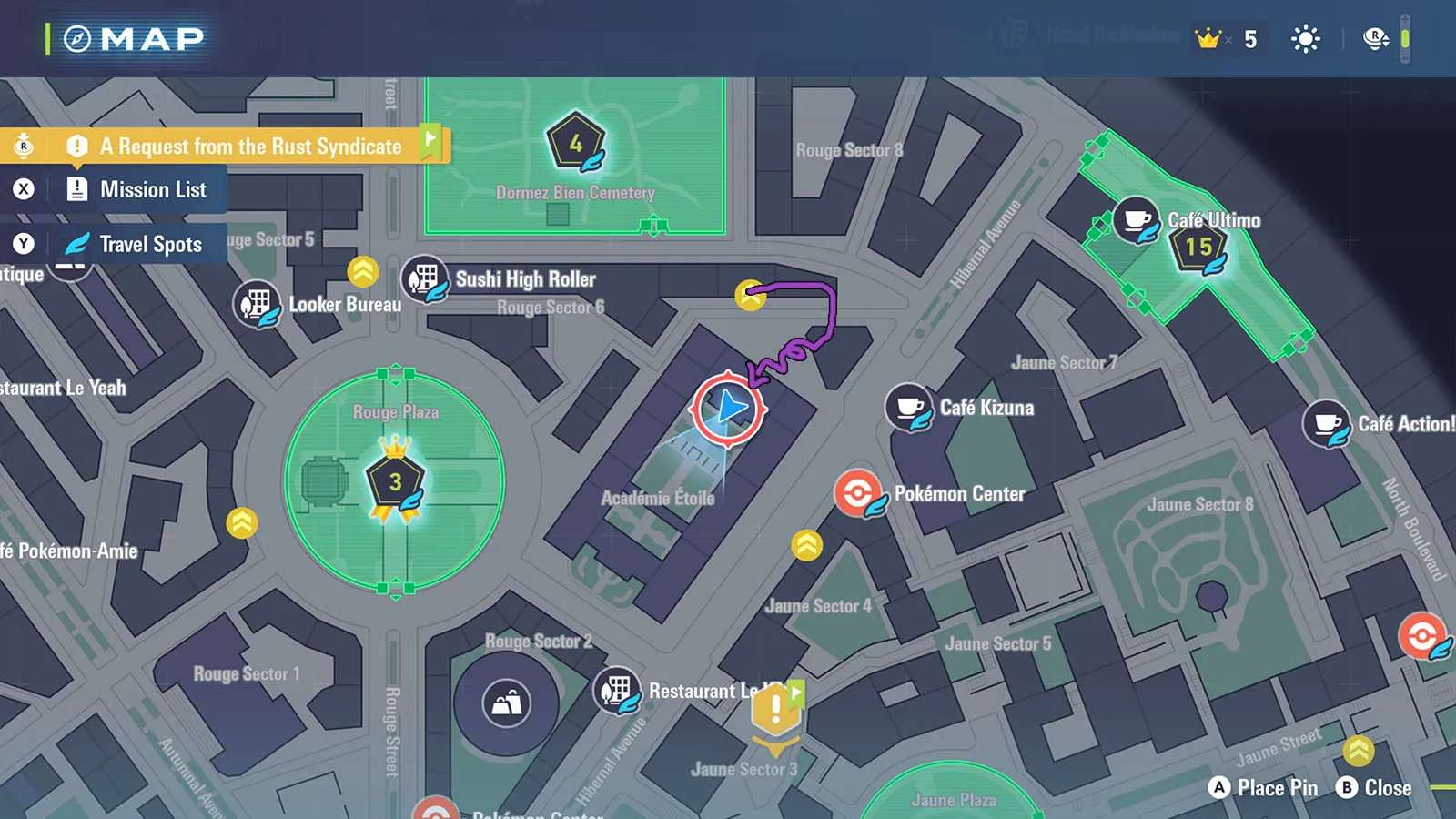This screenshot has width=1456, height=819.
Task: Select the Café Kizuna cup icon
Action: (908, 407)
